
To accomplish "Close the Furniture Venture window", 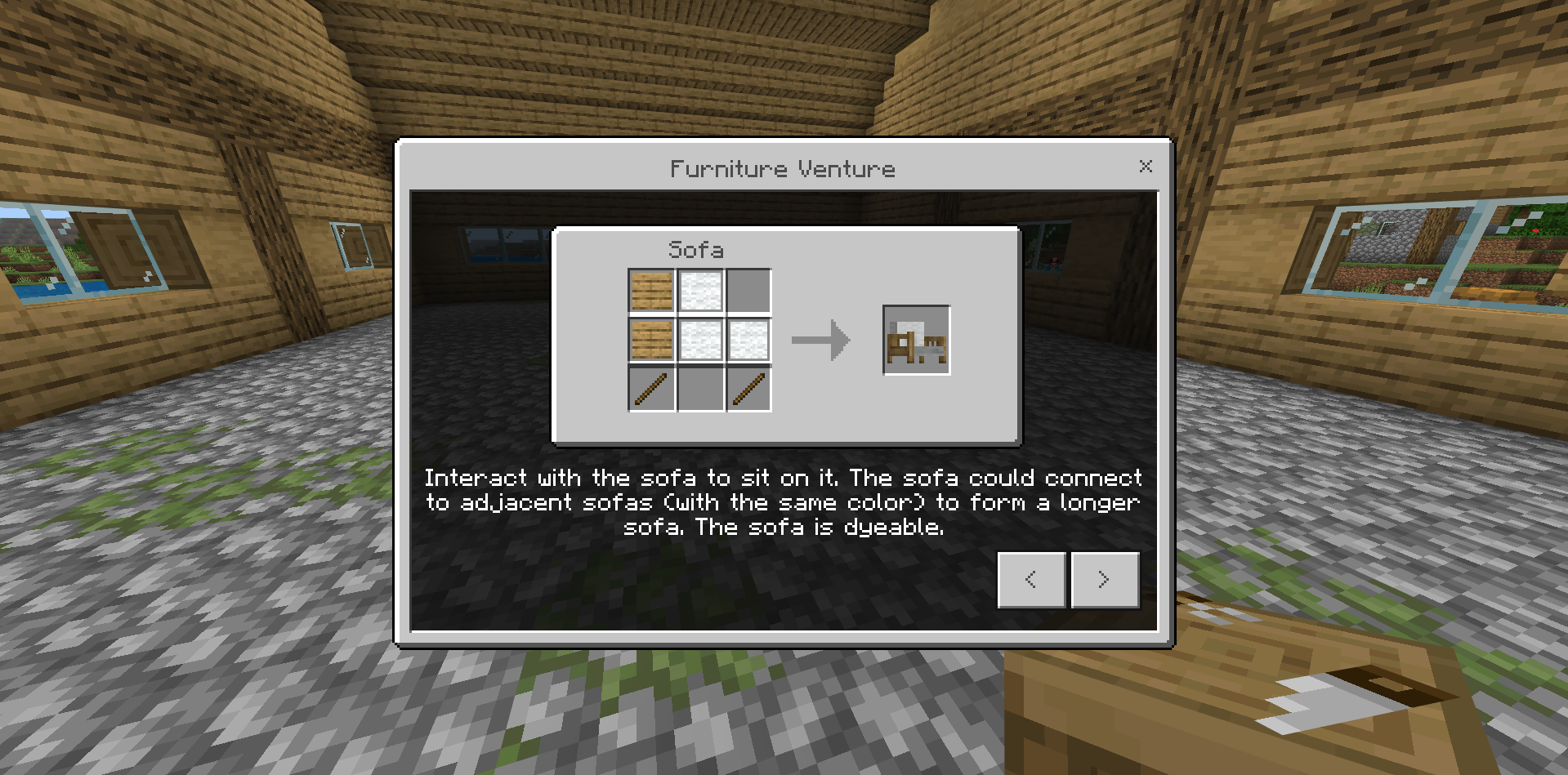I will pos(1146,167).
